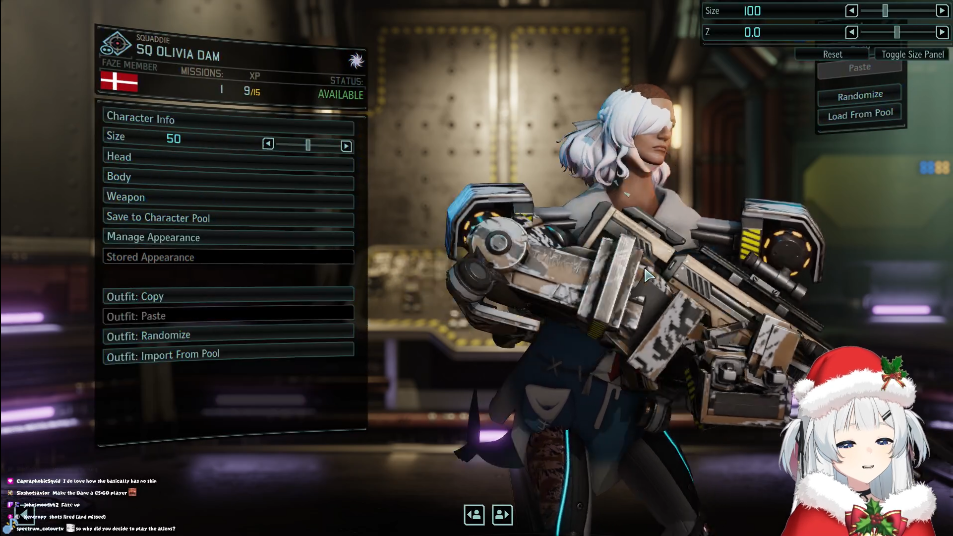The height and width of the screenshot is (536, 953).
Task: Choose Outfit: Randomize
Action: [228, 335]
